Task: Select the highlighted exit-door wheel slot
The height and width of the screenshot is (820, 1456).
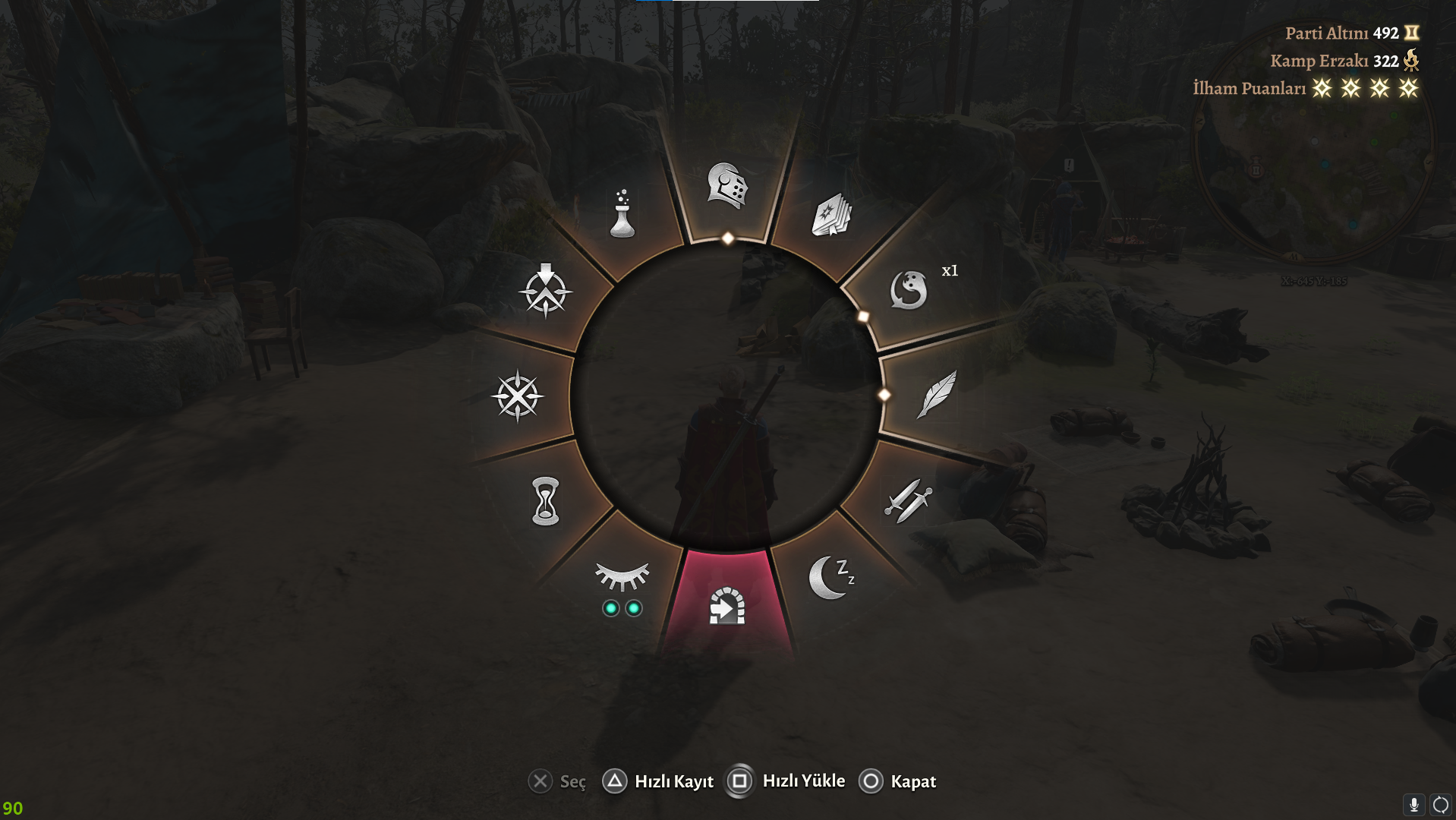Action: pos(726,605)
